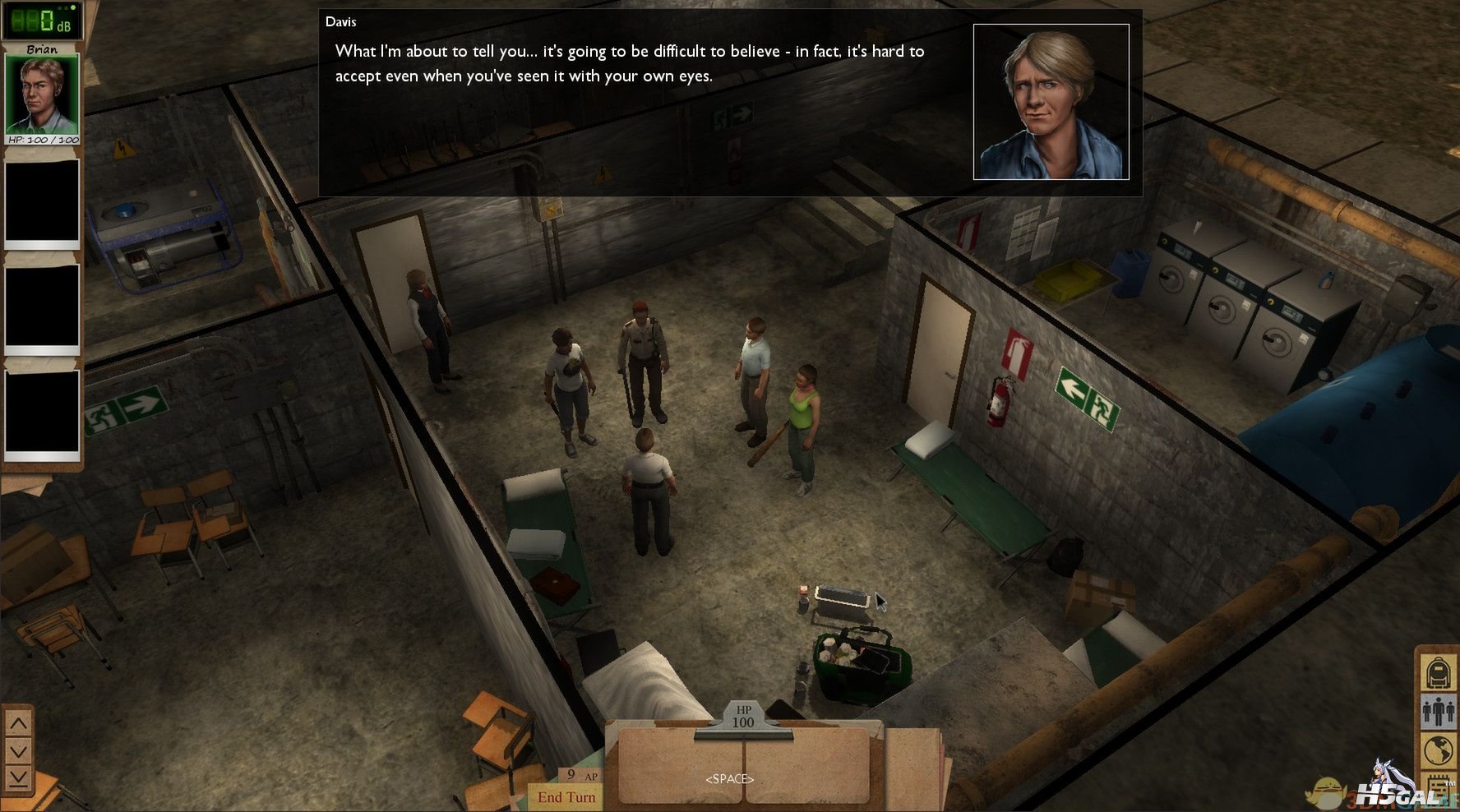Click the End Turn button
1460x812 pixels.
pos(566,796)
